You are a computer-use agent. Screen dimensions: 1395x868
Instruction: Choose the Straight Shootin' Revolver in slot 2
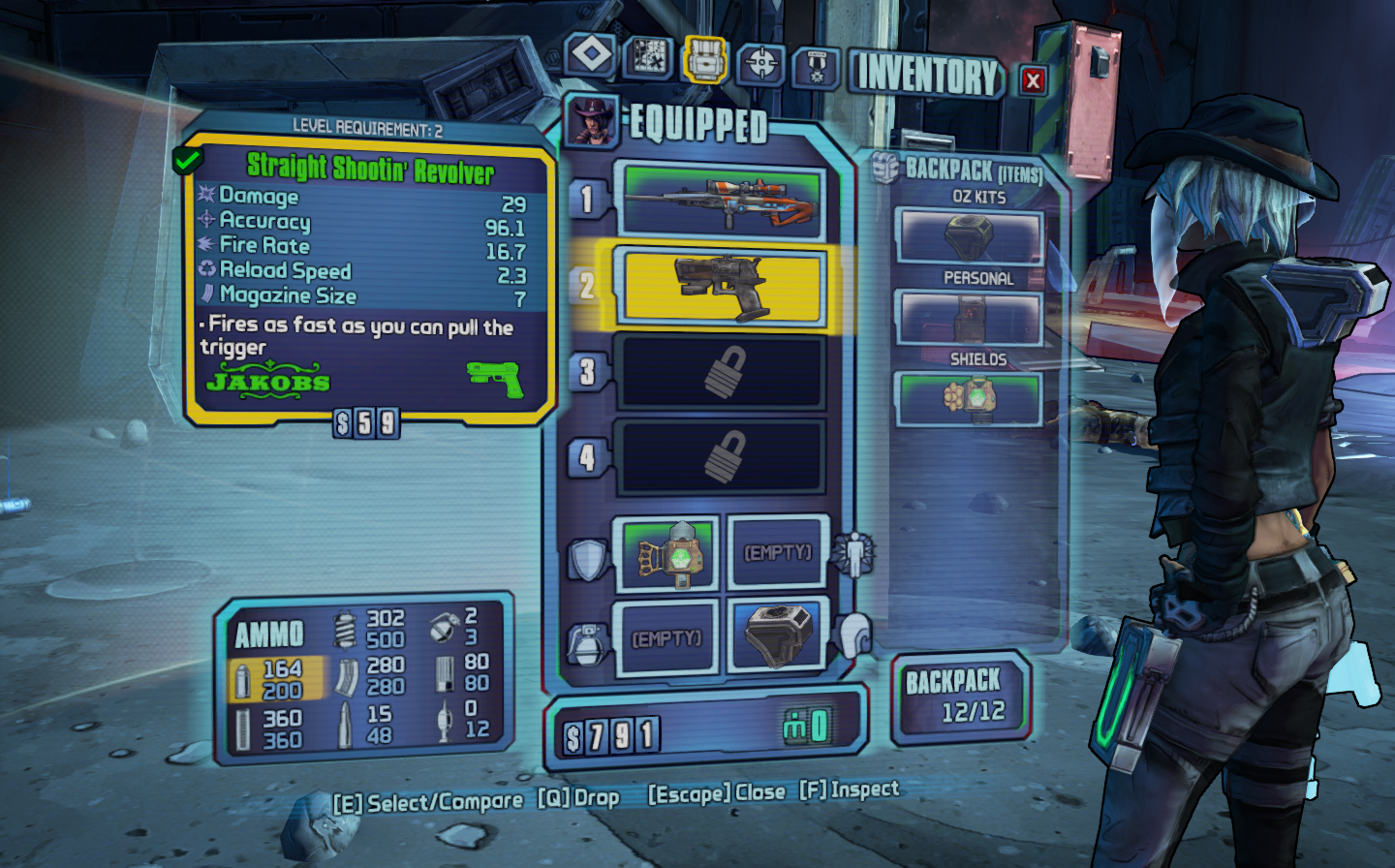pos(721,287)
